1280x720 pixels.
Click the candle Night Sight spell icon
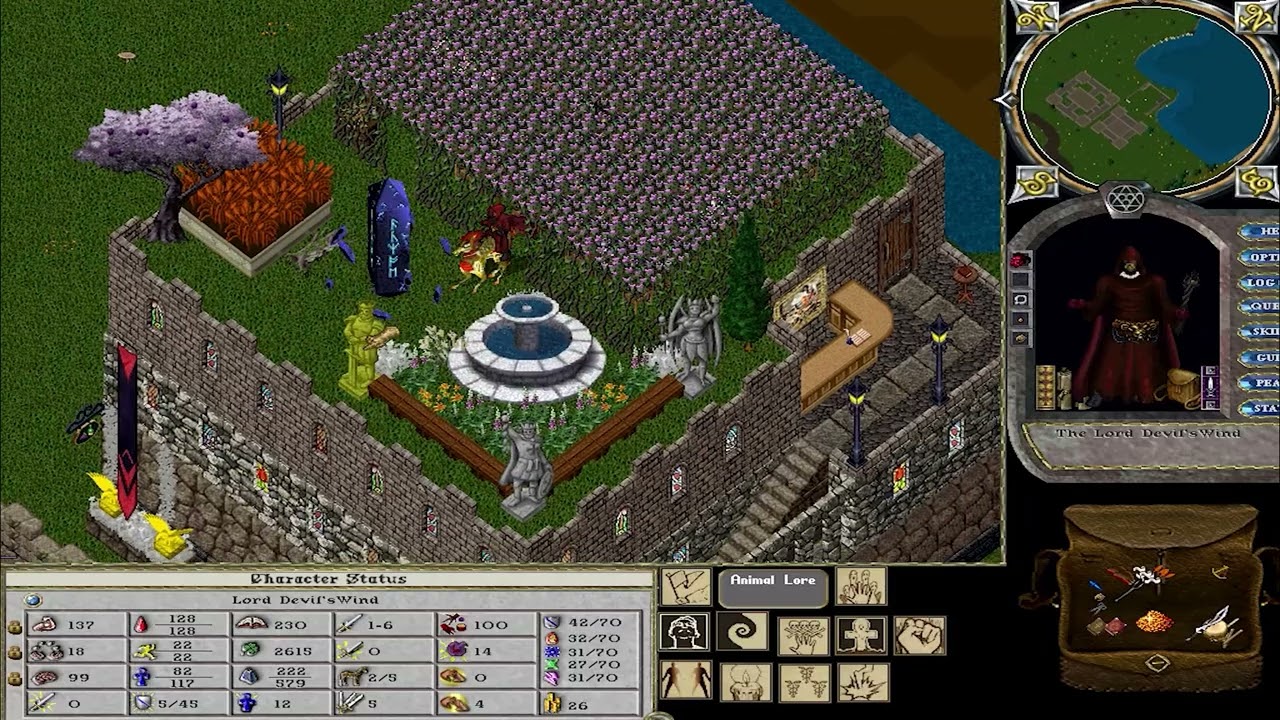click(x=747, y=682)
